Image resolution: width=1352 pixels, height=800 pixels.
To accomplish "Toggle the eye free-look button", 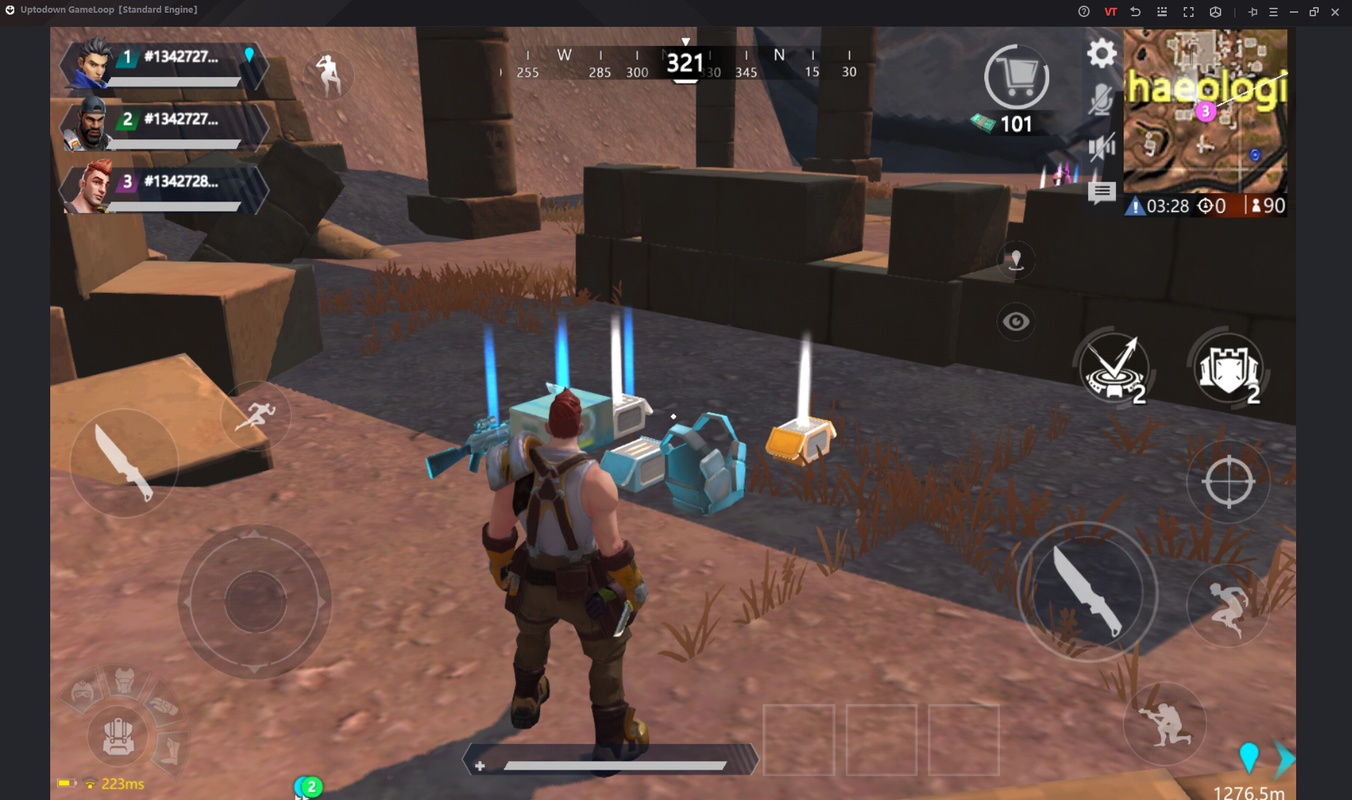I will [1016, 322].
